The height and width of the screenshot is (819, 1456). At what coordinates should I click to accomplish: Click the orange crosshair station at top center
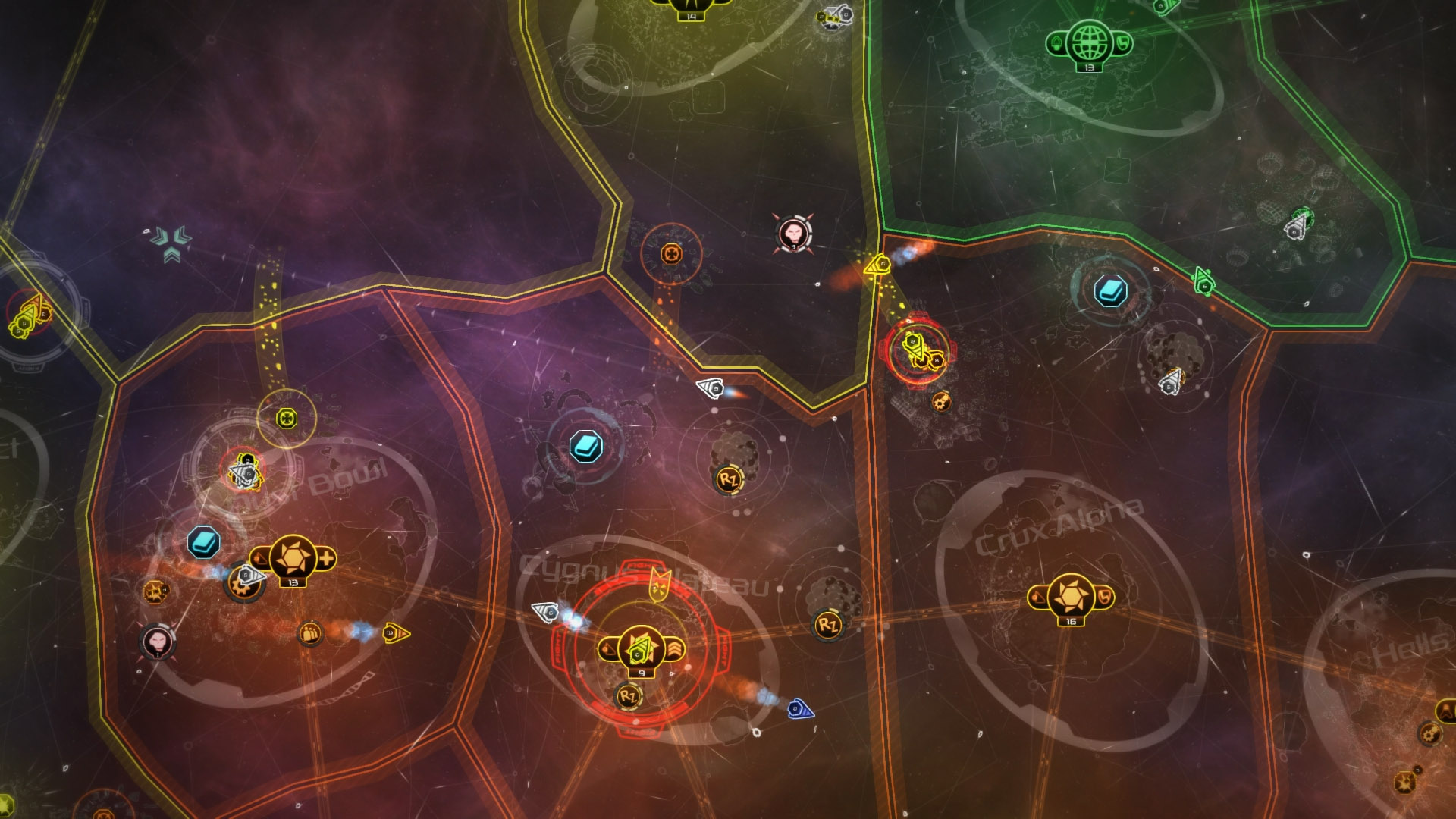pyautogui.click(x=670, y=253)
